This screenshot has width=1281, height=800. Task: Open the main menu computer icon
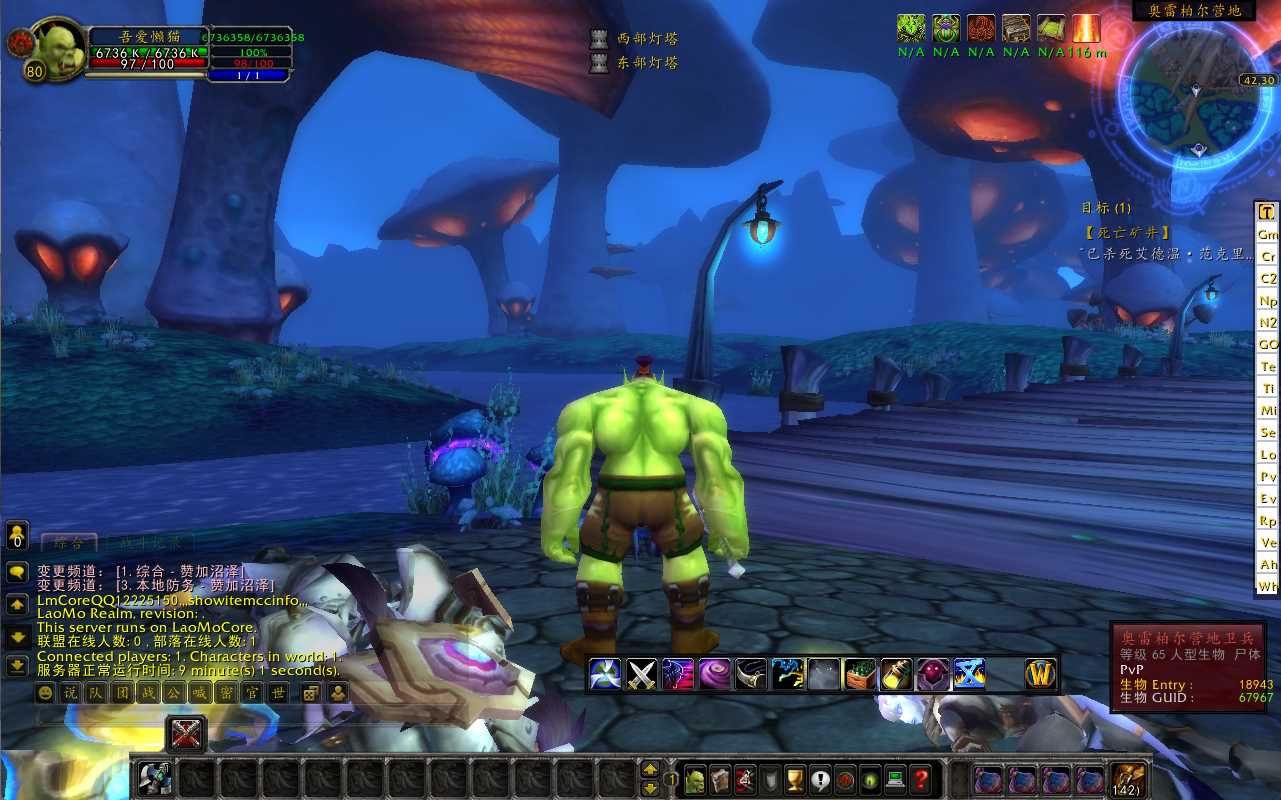point(896,779)
